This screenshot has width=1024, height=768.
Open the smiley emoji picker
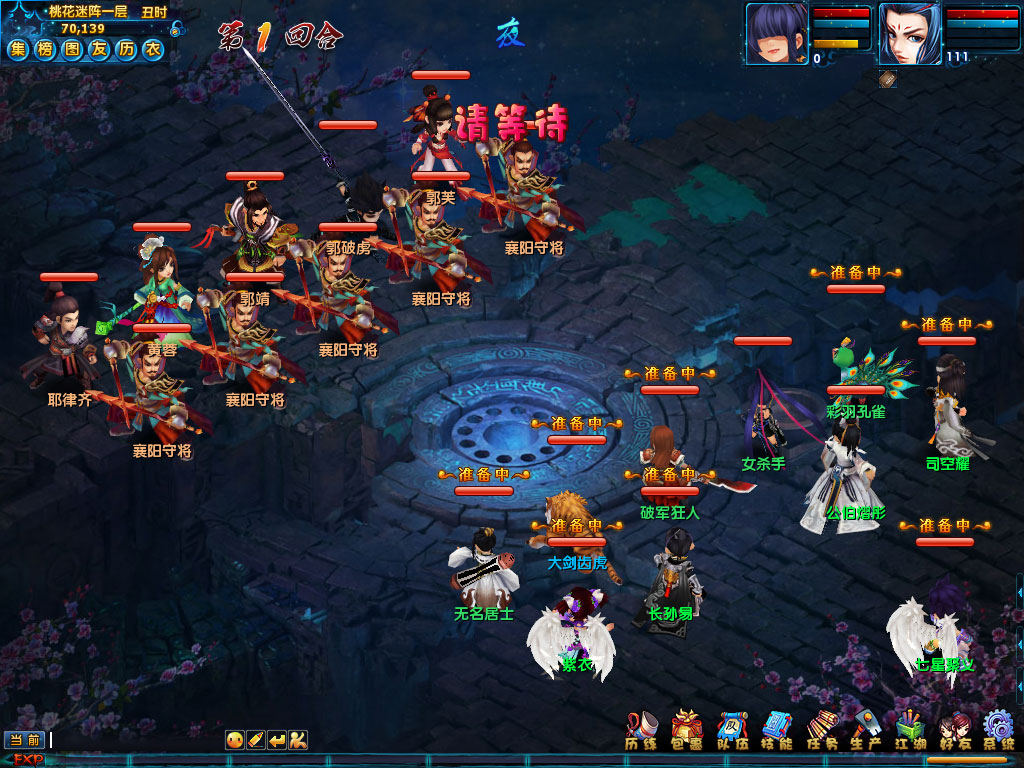tap(235, 740)
